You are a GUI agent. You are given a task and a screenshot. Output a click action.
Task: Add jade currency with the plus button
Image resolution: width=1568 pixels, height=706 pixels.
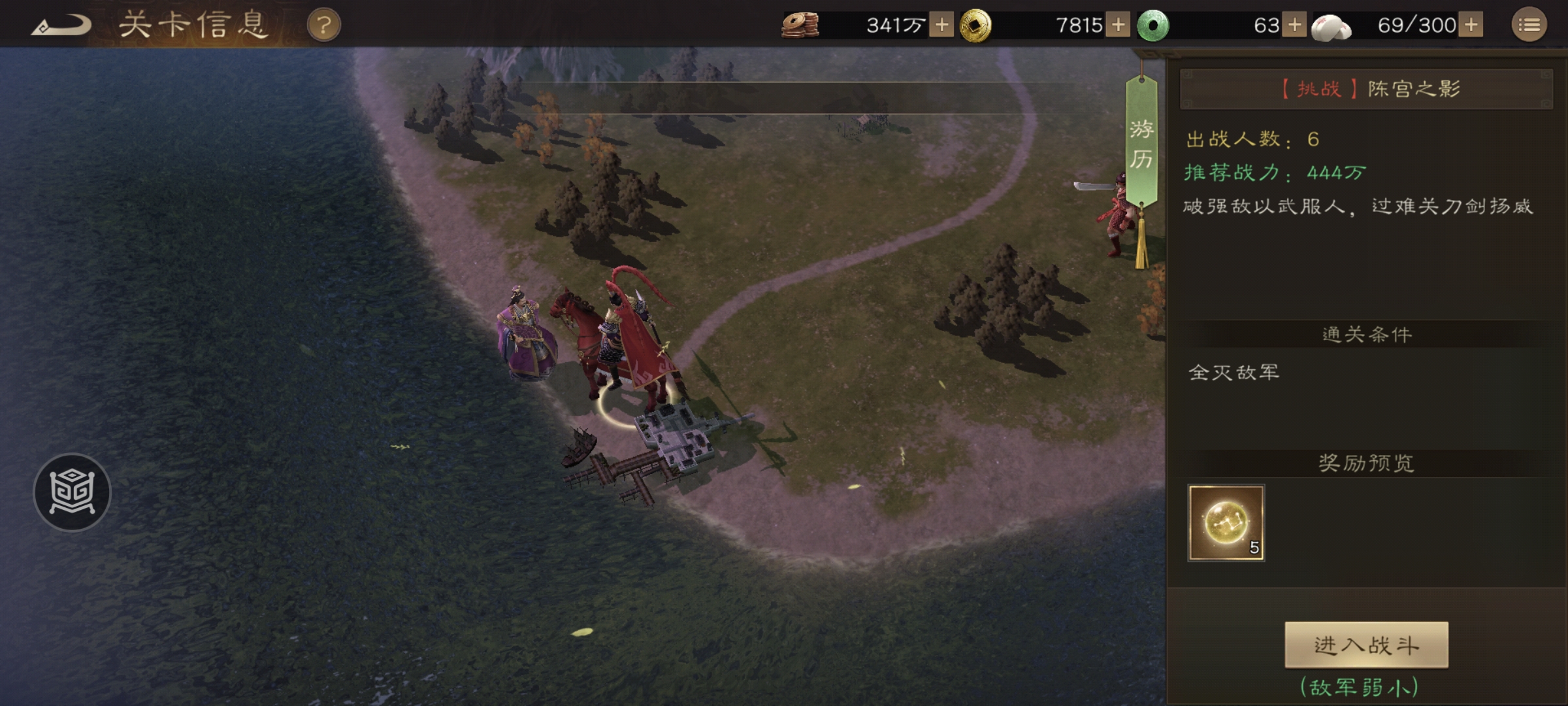click(x=1294, y=25)
